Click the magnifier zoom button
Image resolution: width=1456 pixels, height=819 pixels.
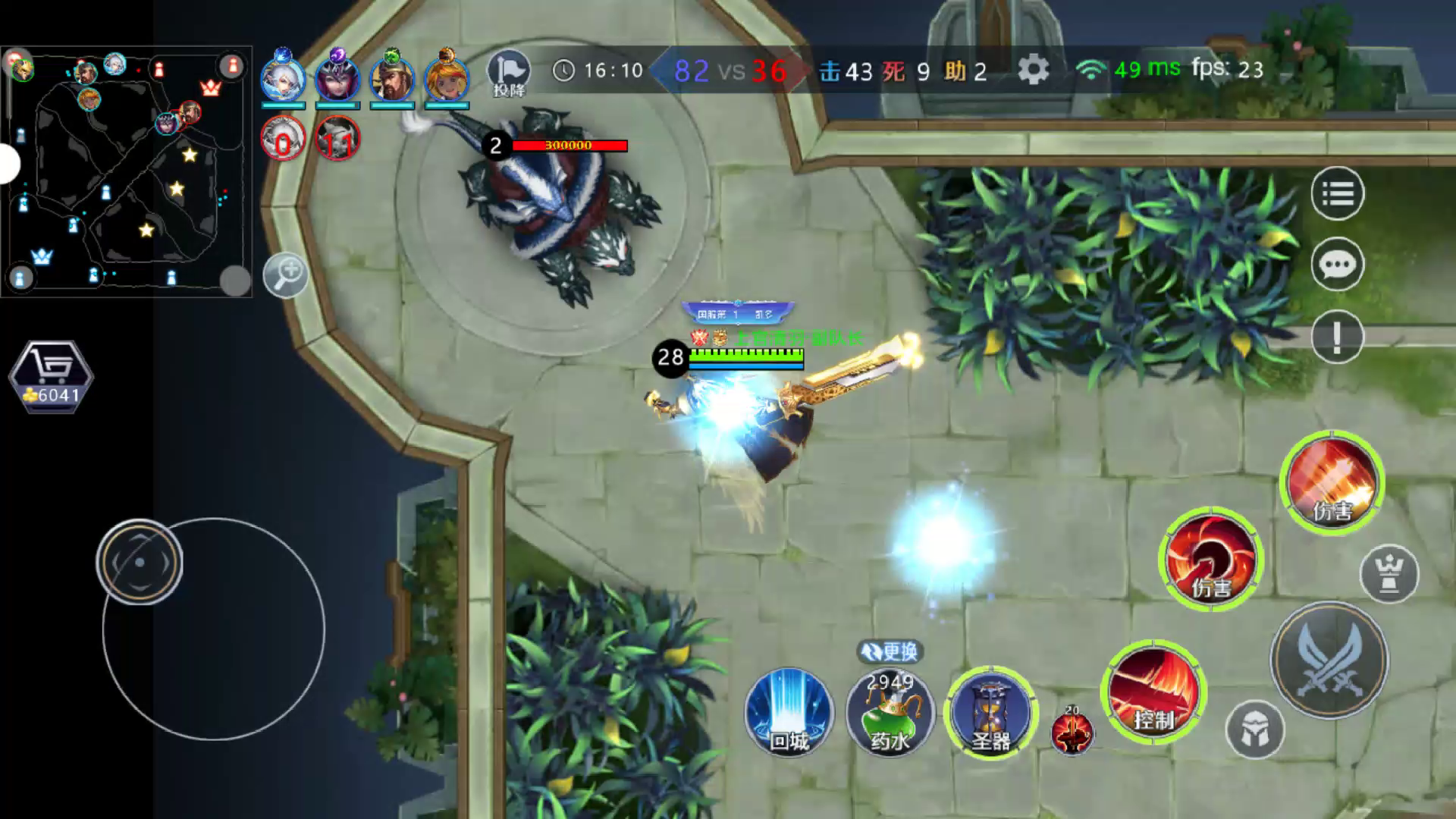285,275
